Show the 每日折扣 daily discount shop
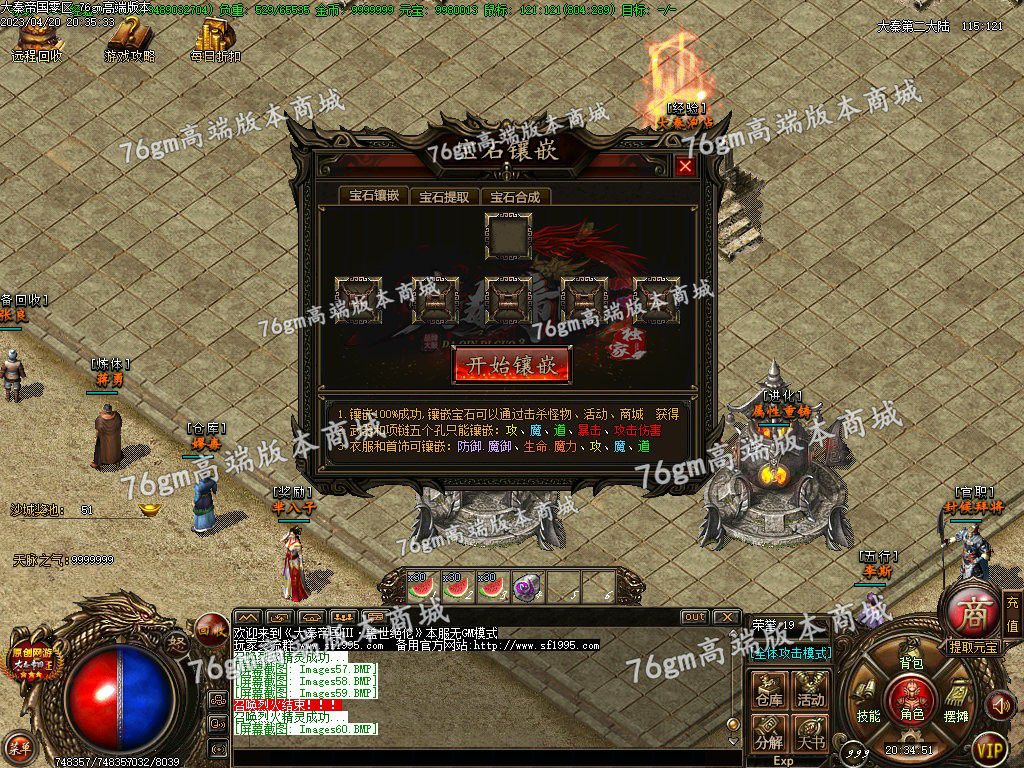 click(x=215, y=40)
